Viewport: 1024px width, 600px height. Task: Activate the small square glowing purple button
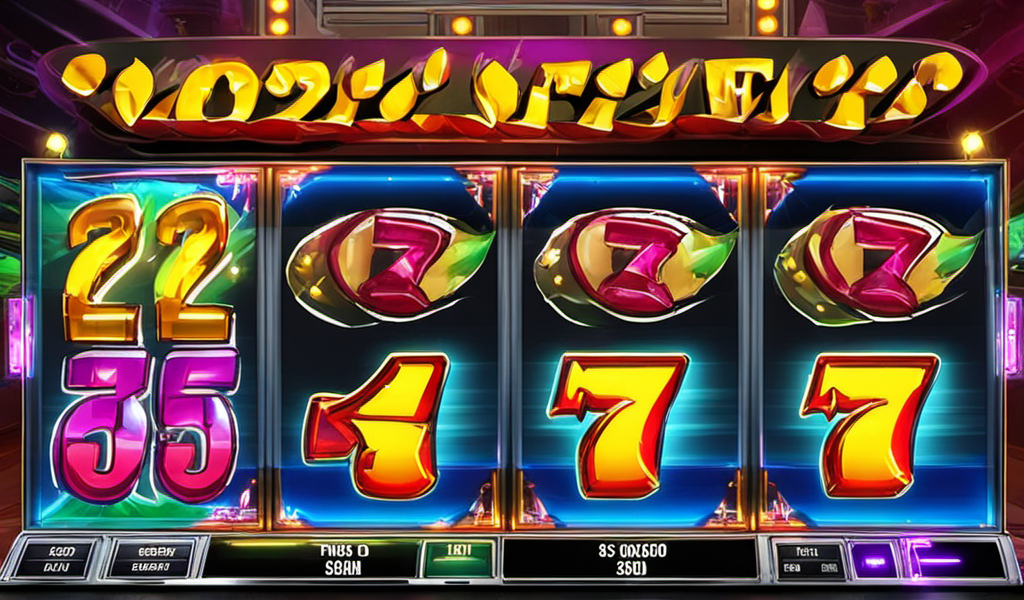(873, 558)
